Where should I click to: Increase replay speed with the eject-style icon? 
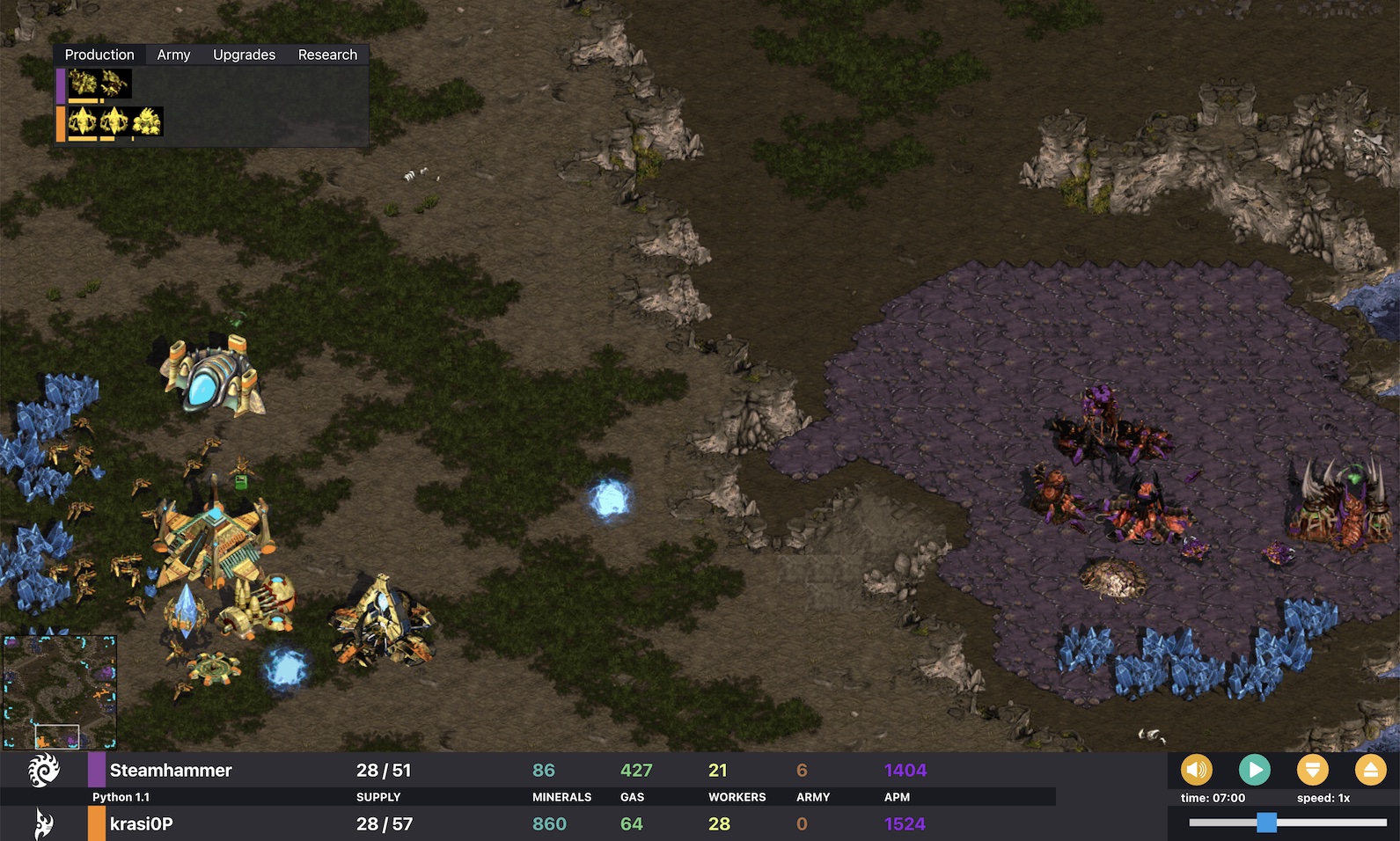point(1372,769)
